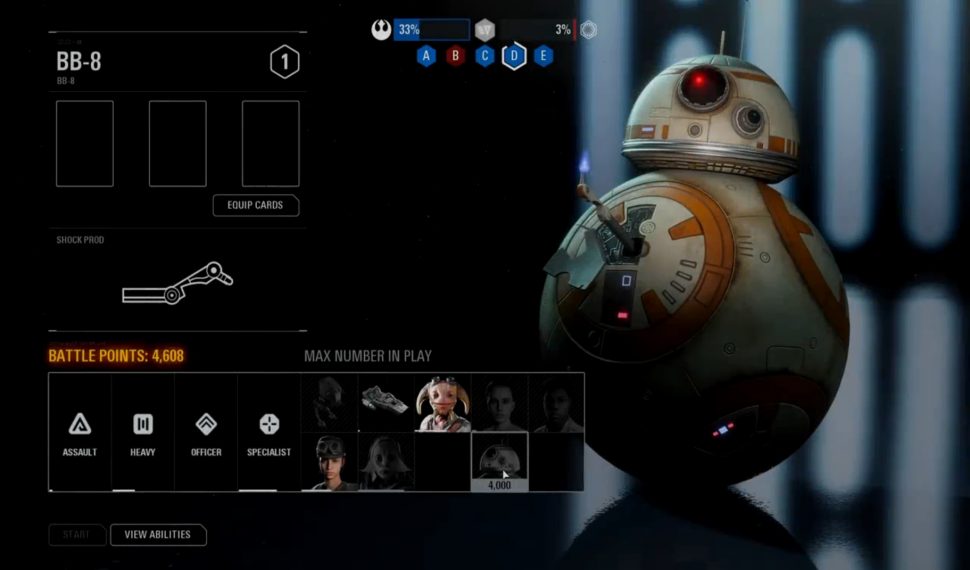Image resolution: width=970 pixels, height=570 pixels.
Task: Choose command post E marker
Action: pos(543,56)
